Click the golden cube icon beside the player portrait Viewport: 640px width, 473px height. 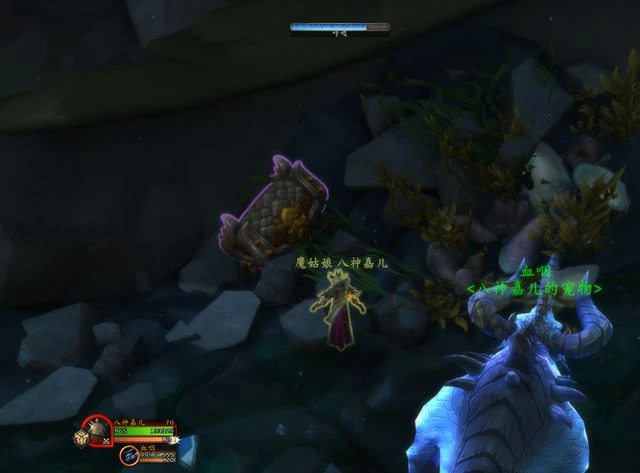[79, 437]
